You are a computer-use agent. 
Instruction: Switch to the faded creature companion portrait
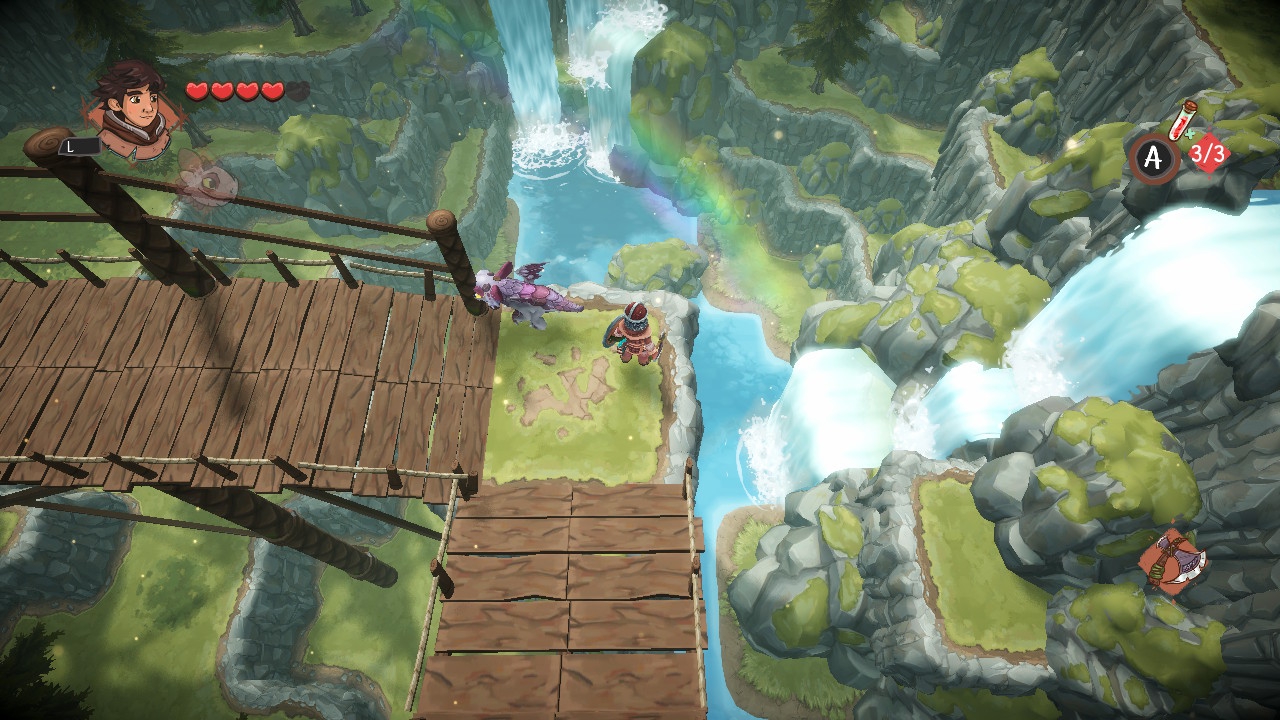208,180
